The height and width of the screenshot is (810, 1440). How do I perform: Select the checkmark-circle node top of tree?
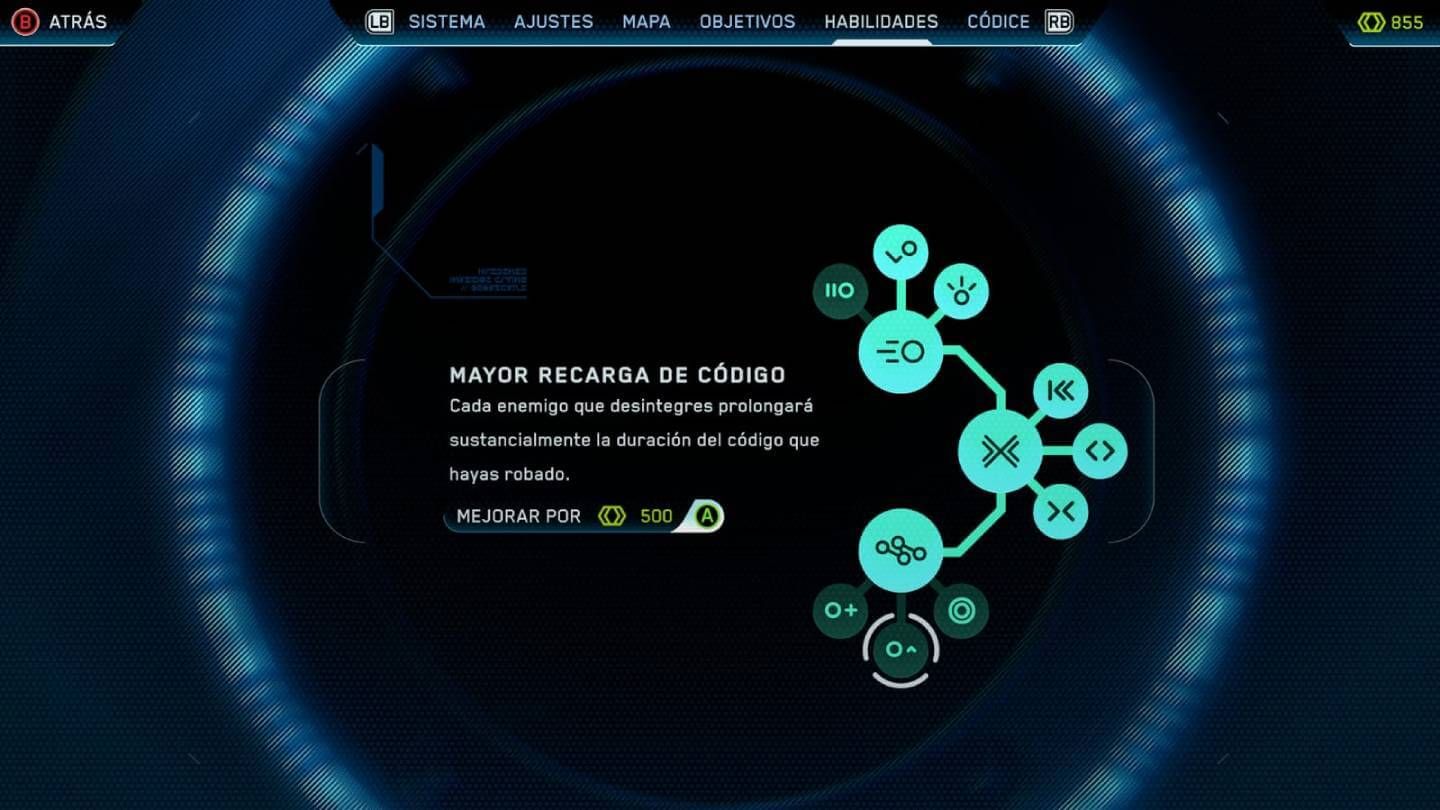900,251
